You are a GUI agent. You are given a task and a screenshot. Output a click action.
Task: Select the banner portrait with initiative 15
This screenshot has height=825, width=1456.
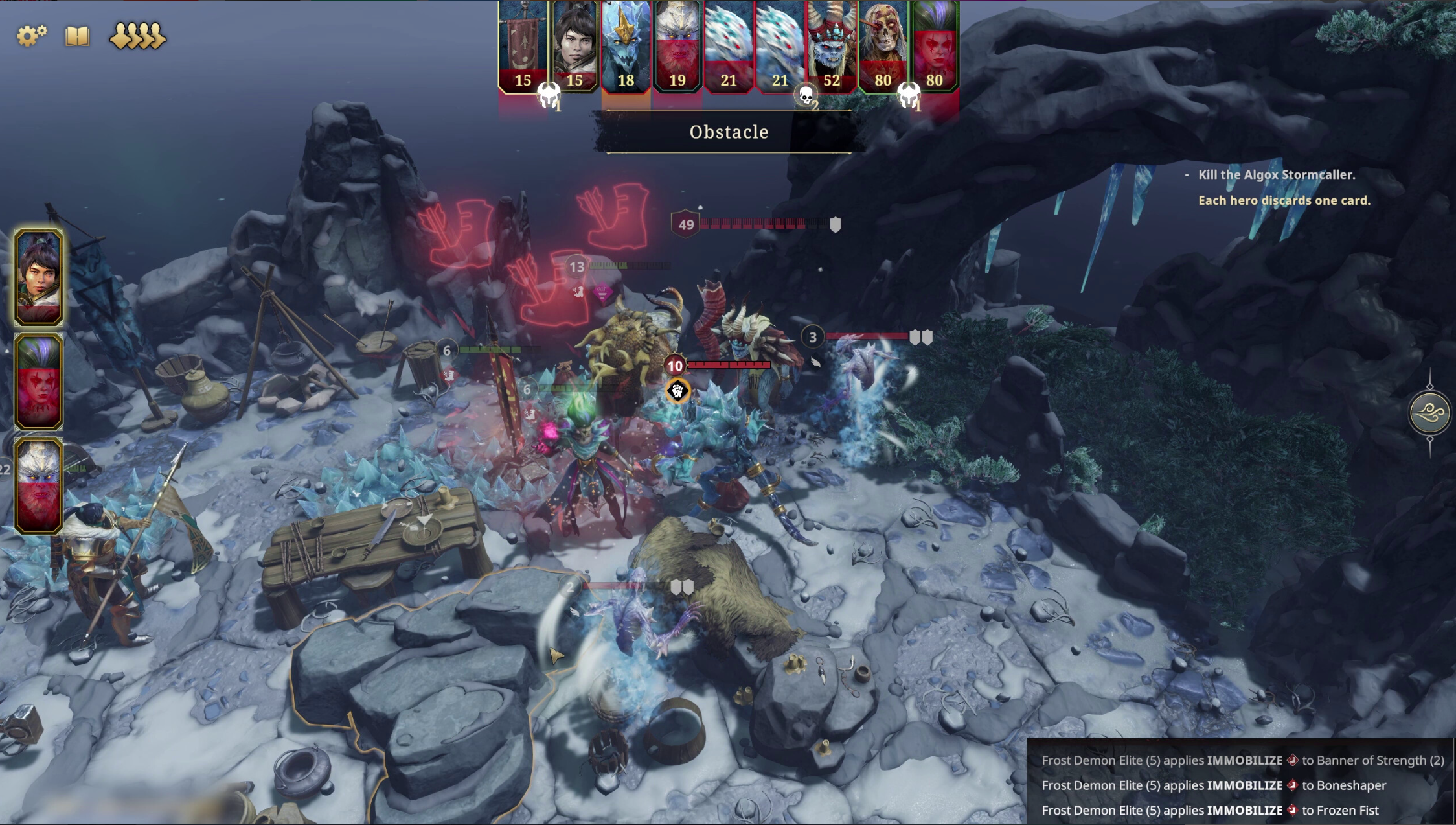[x=523, y=47]
